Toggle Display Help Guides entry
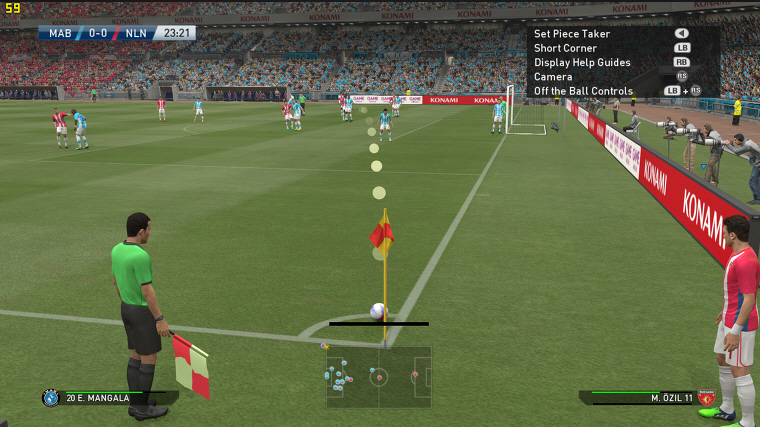Screen dimensions: 760x427 point(582,62)
